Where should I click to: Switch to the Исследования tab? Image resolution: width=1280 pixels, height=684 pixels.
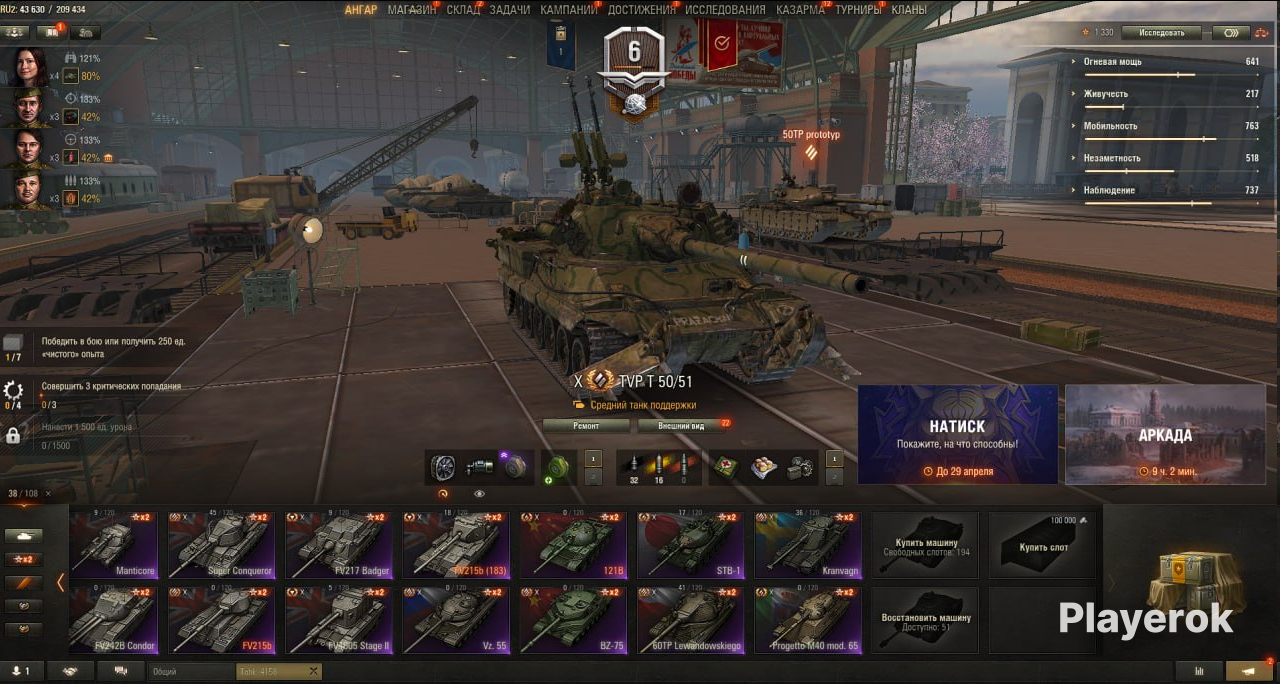point(725,10)
